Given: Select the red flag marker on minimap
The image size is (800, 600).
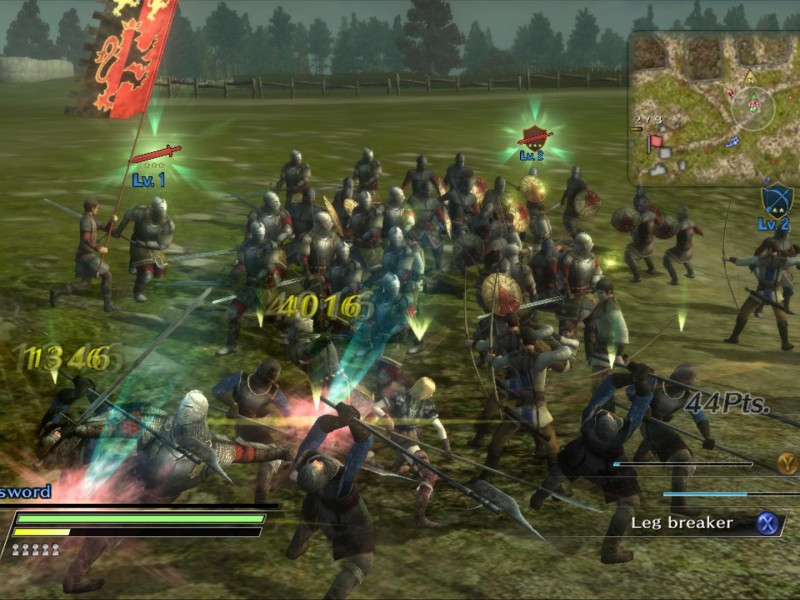Looking at the screenshot, I should tap(655, 143).
